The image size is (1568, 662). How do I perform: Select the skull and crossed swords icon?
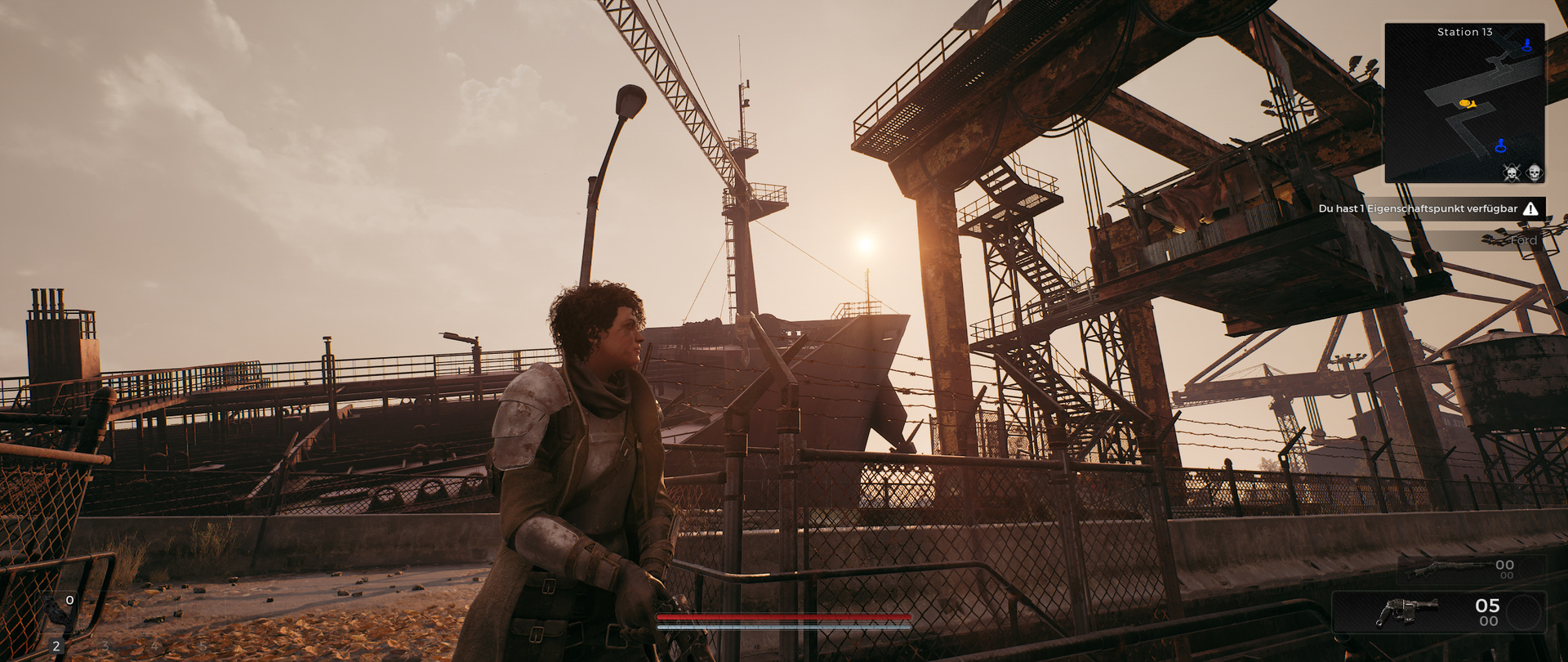tap(1511, 172)
